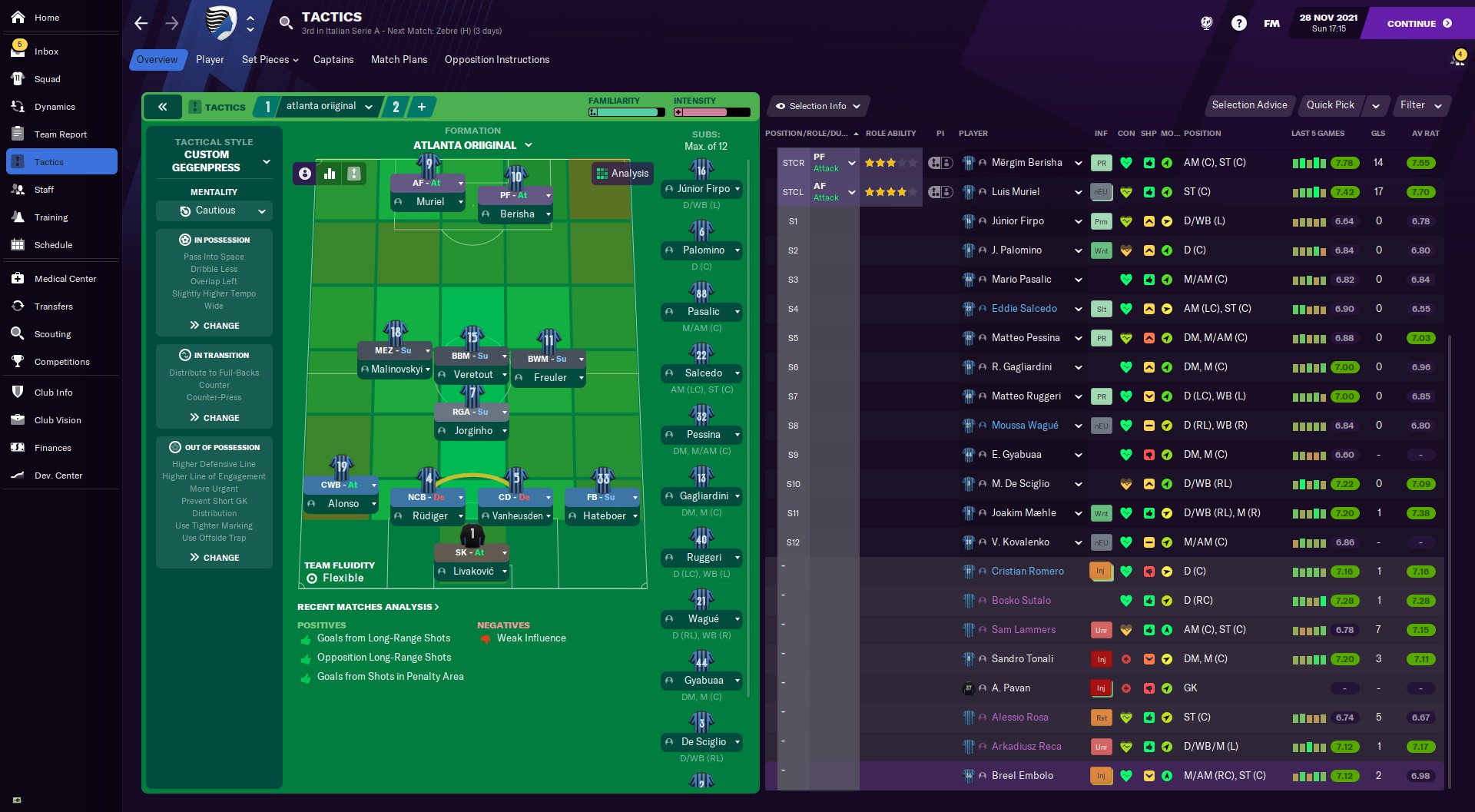Image resolution: width=1475 pixels, height=812 pixels.
Task: Add a new tactic with plus button
Action: tap(422, 107)
